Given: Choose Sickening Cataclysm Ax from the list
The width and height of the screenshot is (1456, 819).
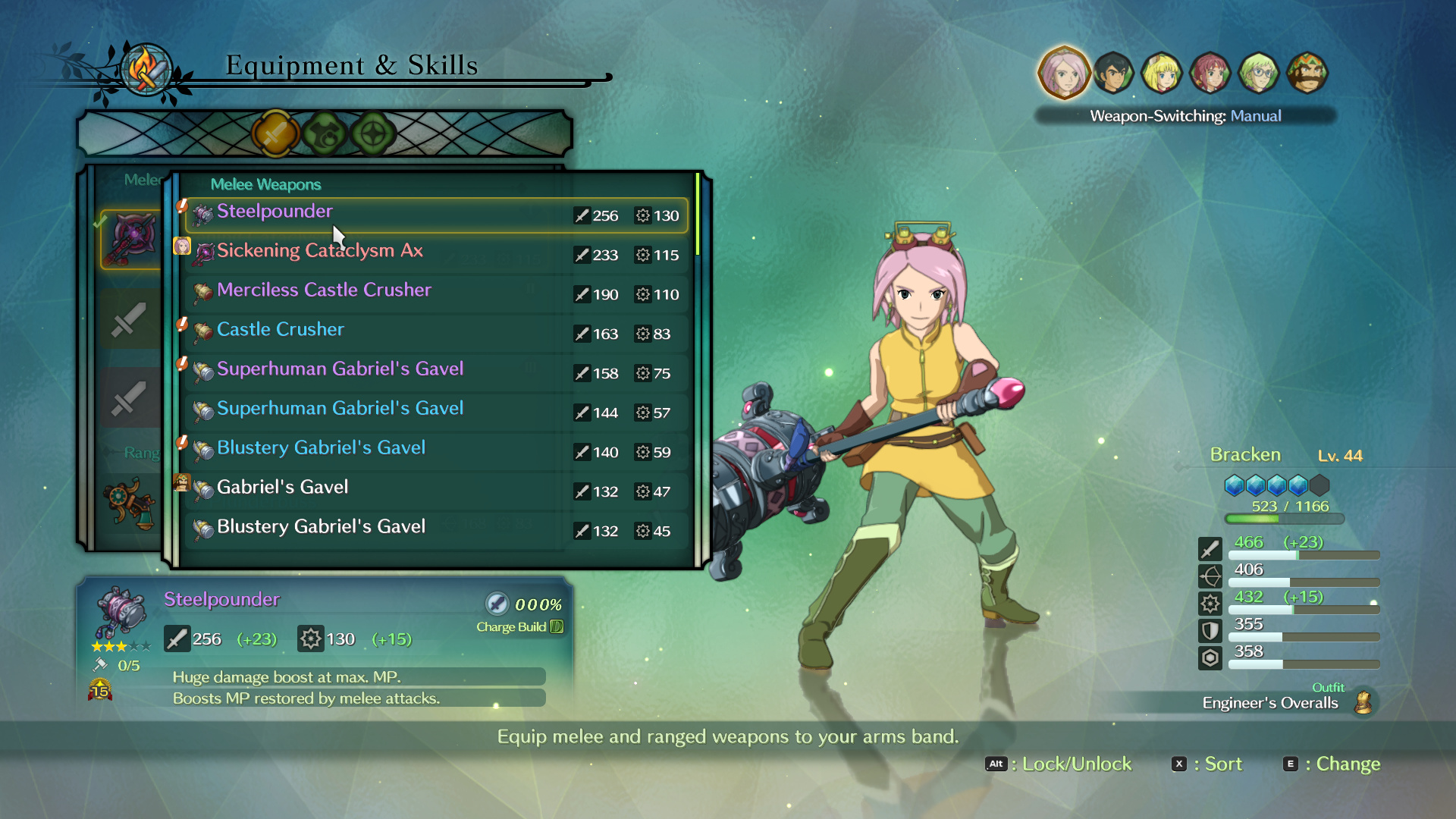Looking at the screenshot, I should coord(436,255).
